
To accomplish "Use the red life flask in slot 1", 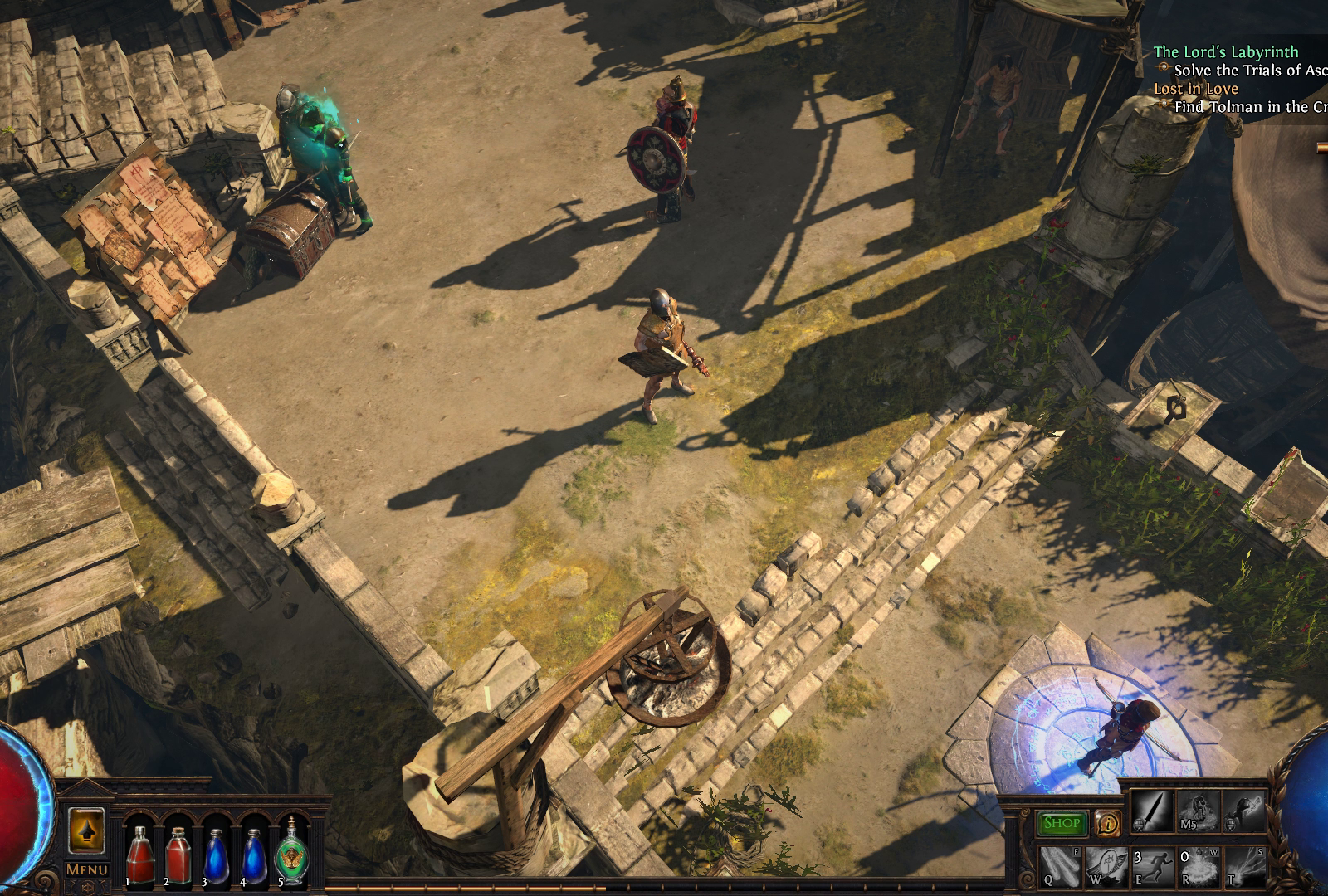I will click(x=140, y=851).
